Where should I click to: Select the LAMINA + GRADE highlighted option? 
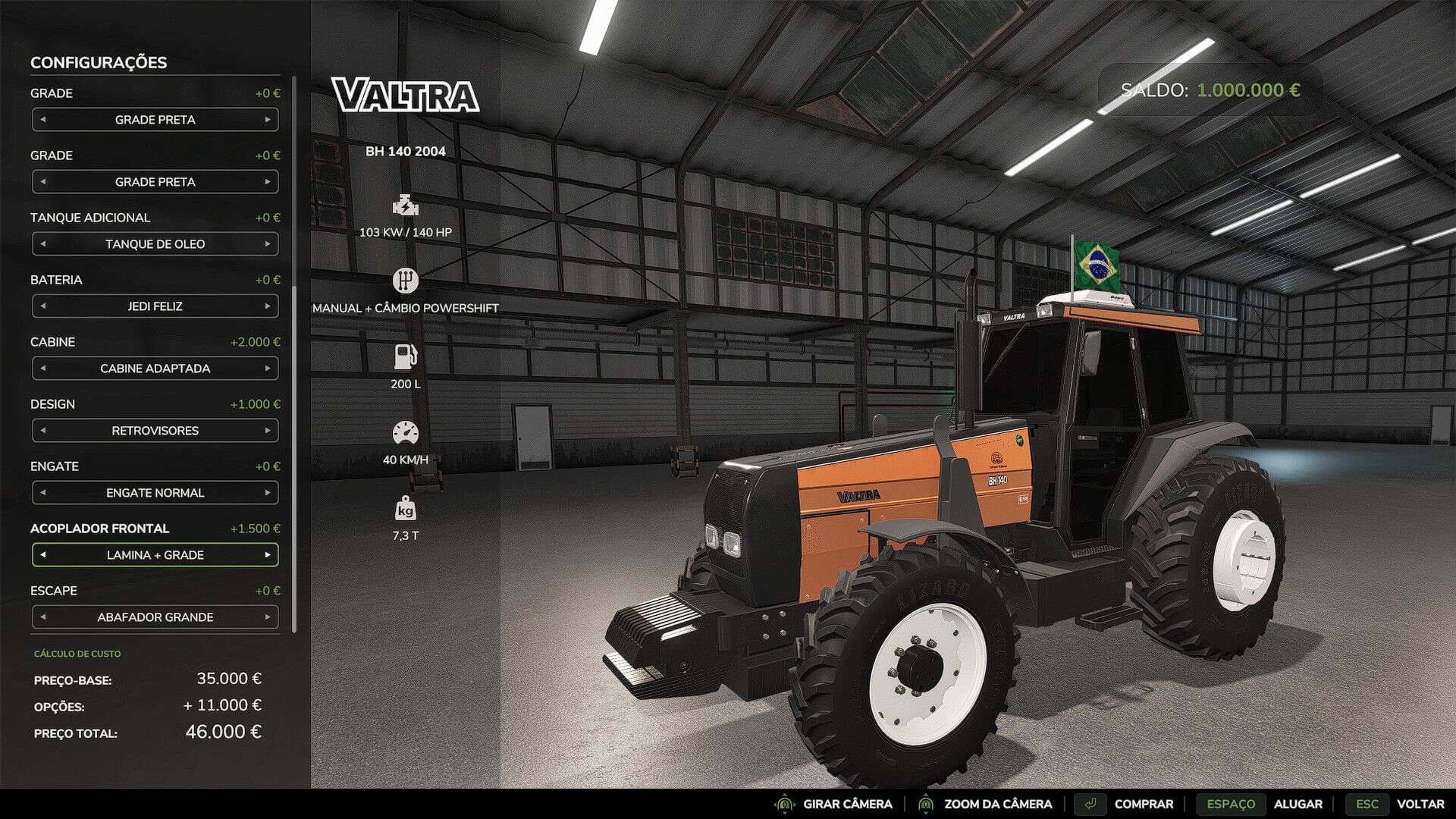[155, 554]
